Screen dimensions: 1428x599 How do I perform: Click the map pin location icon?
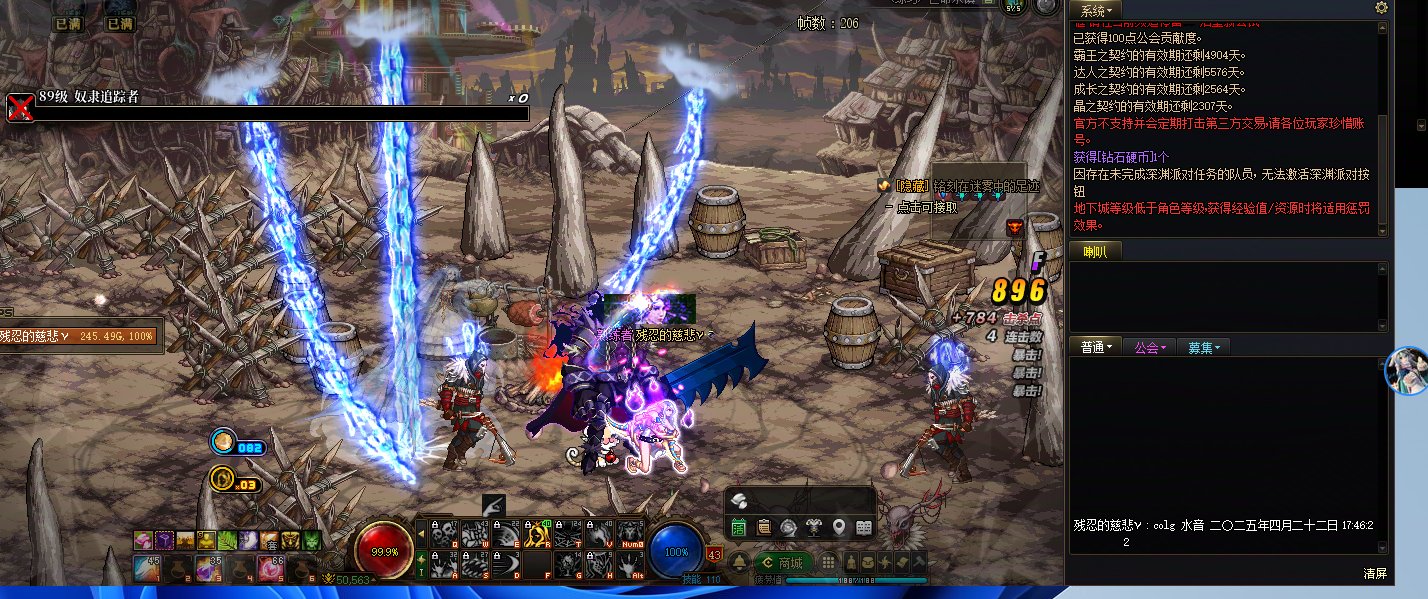click(838, 527)
